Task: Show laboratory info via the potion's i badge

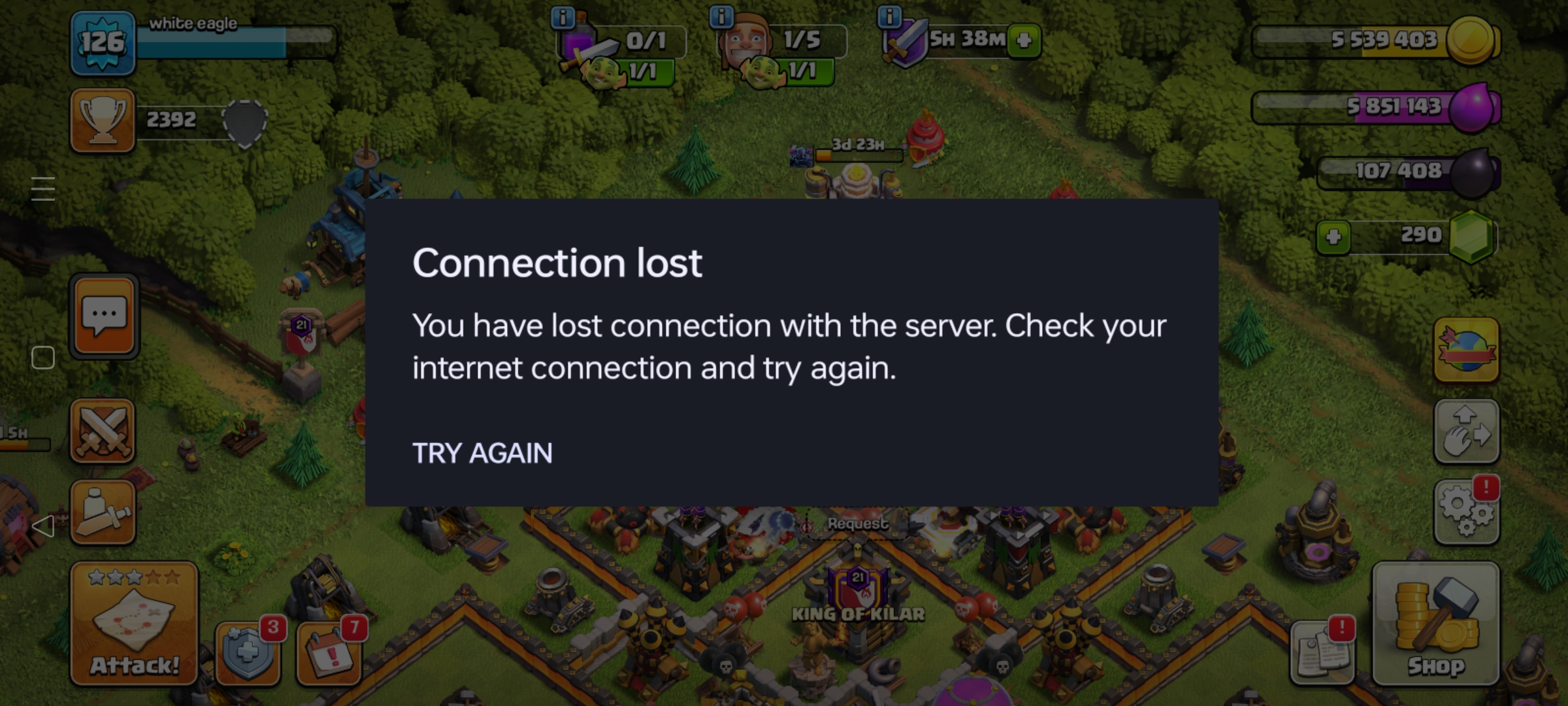Action: coord(563,16)
